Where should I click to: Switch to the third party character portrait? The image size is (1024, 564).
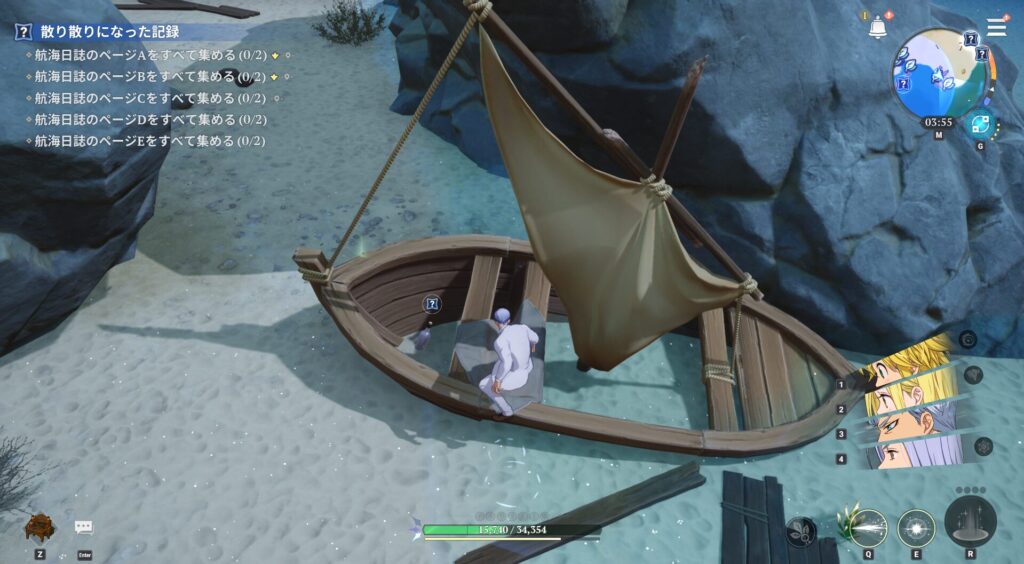(x=908, y=425)
